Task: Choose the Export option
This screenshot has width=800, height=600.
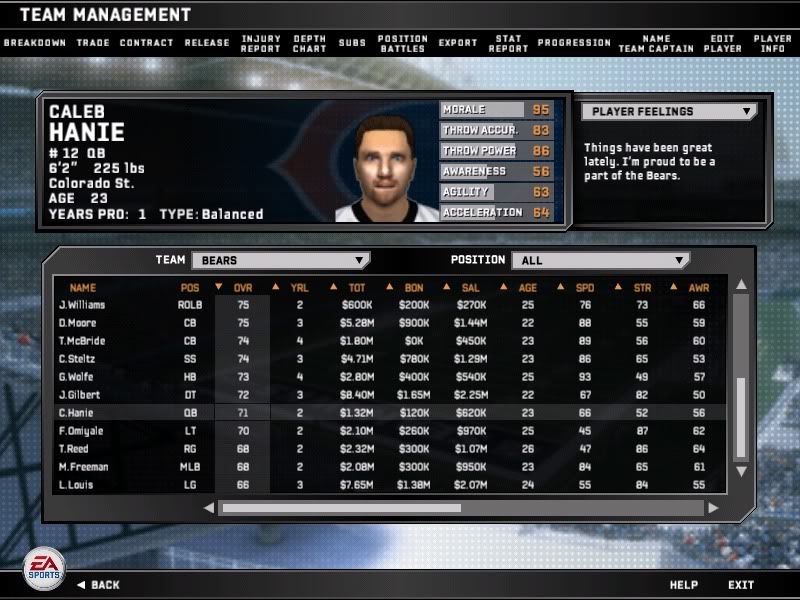Action: coord(458,43)
